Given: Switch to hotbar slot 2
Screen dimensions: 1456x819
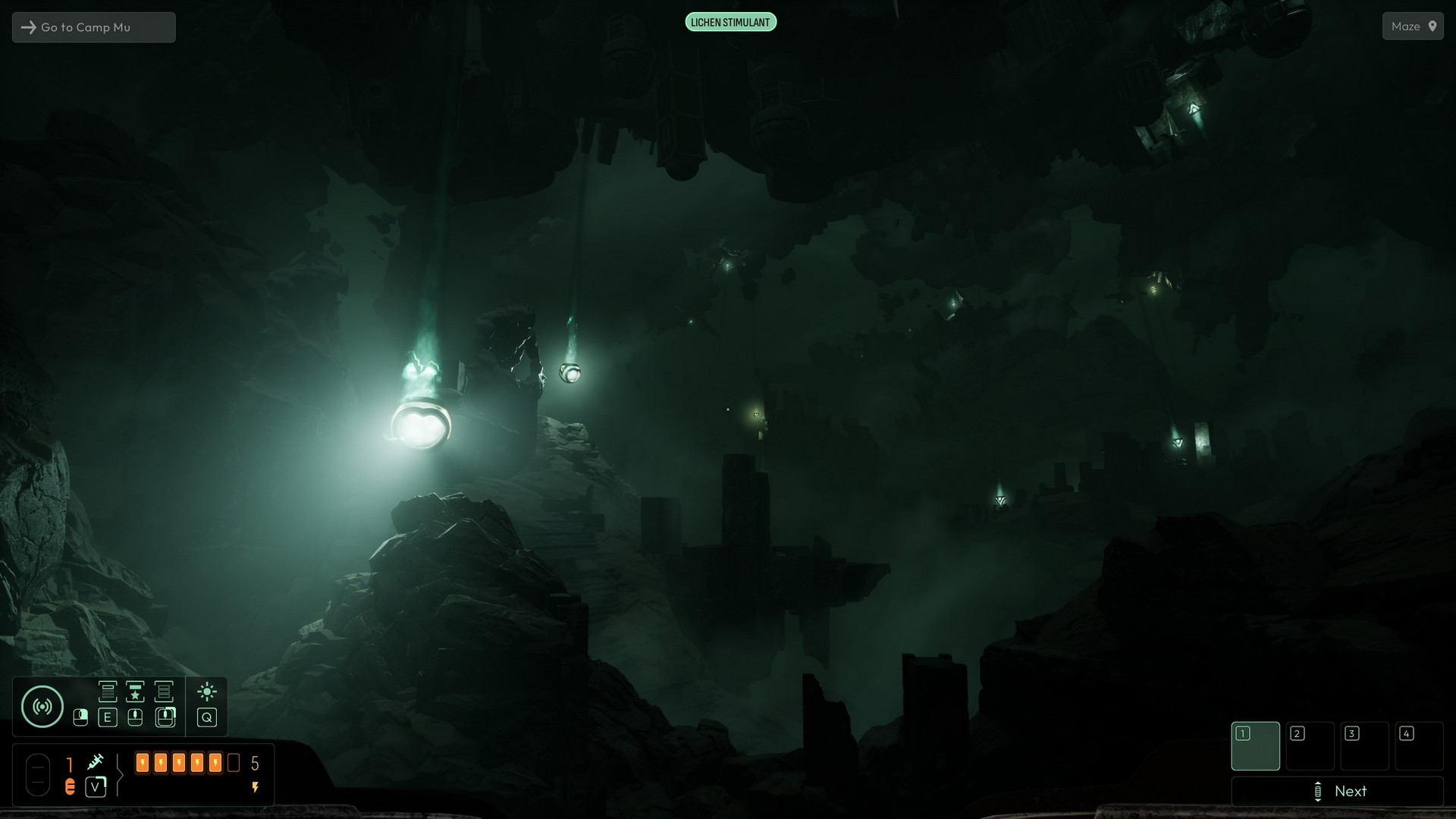Looking at the screenshot, I should pos(1310,746).
